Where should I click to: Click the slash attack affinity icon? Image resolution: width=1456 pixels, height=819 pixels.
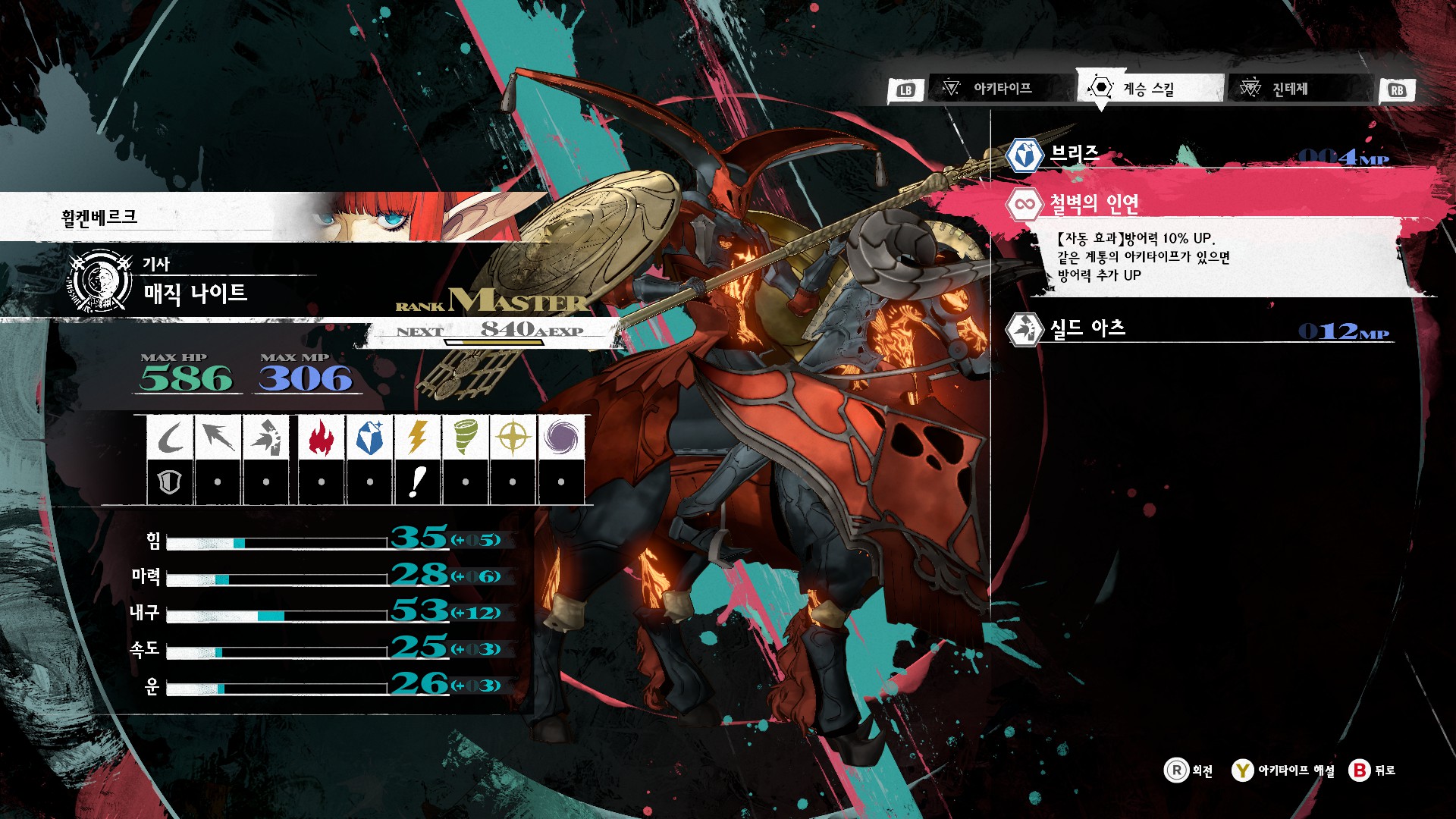point(171,438)
